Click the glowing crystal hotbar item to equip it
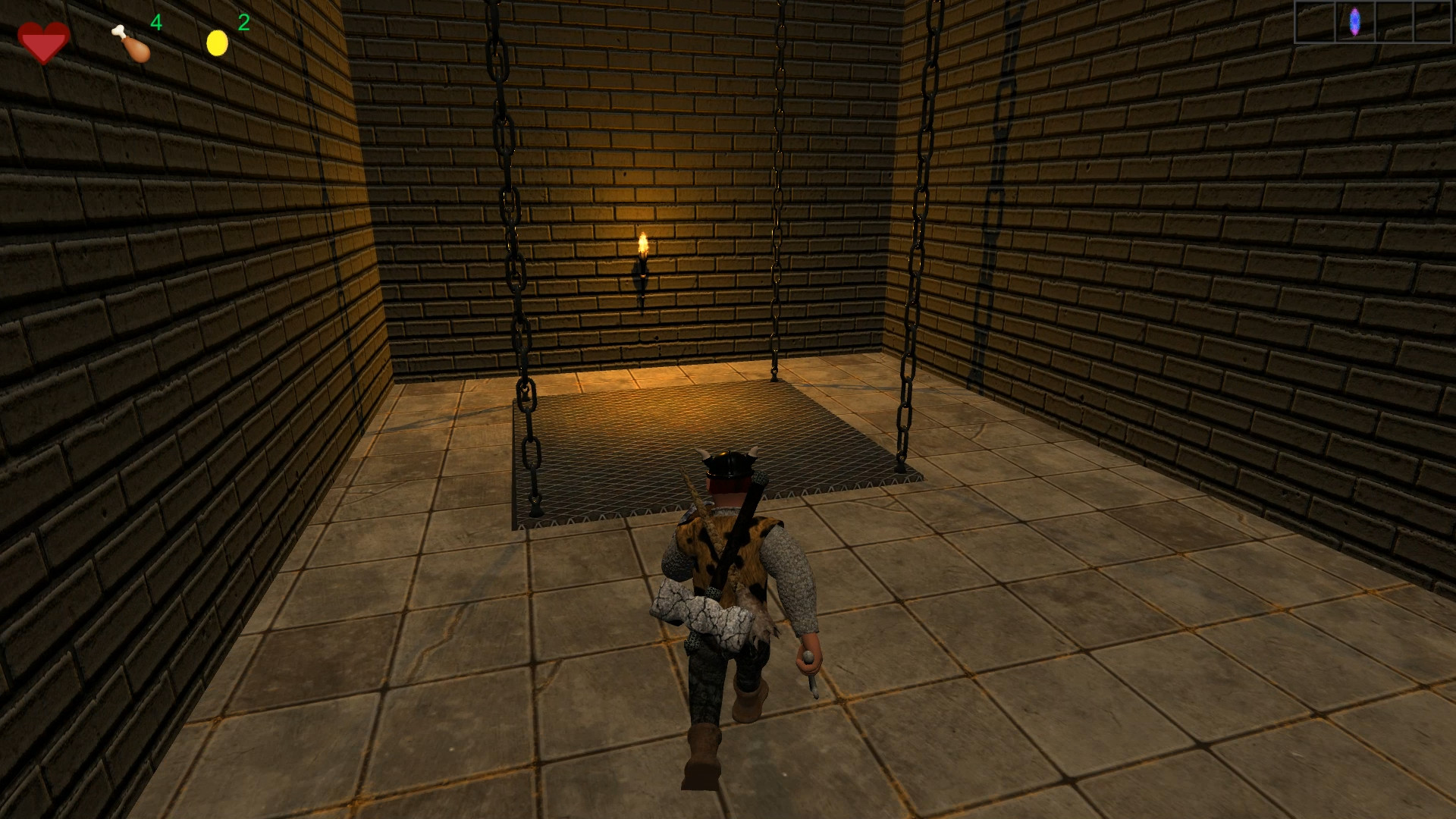Image resolution: width=1456 pixels, height=819 pixels. (x=1354, y=22)
